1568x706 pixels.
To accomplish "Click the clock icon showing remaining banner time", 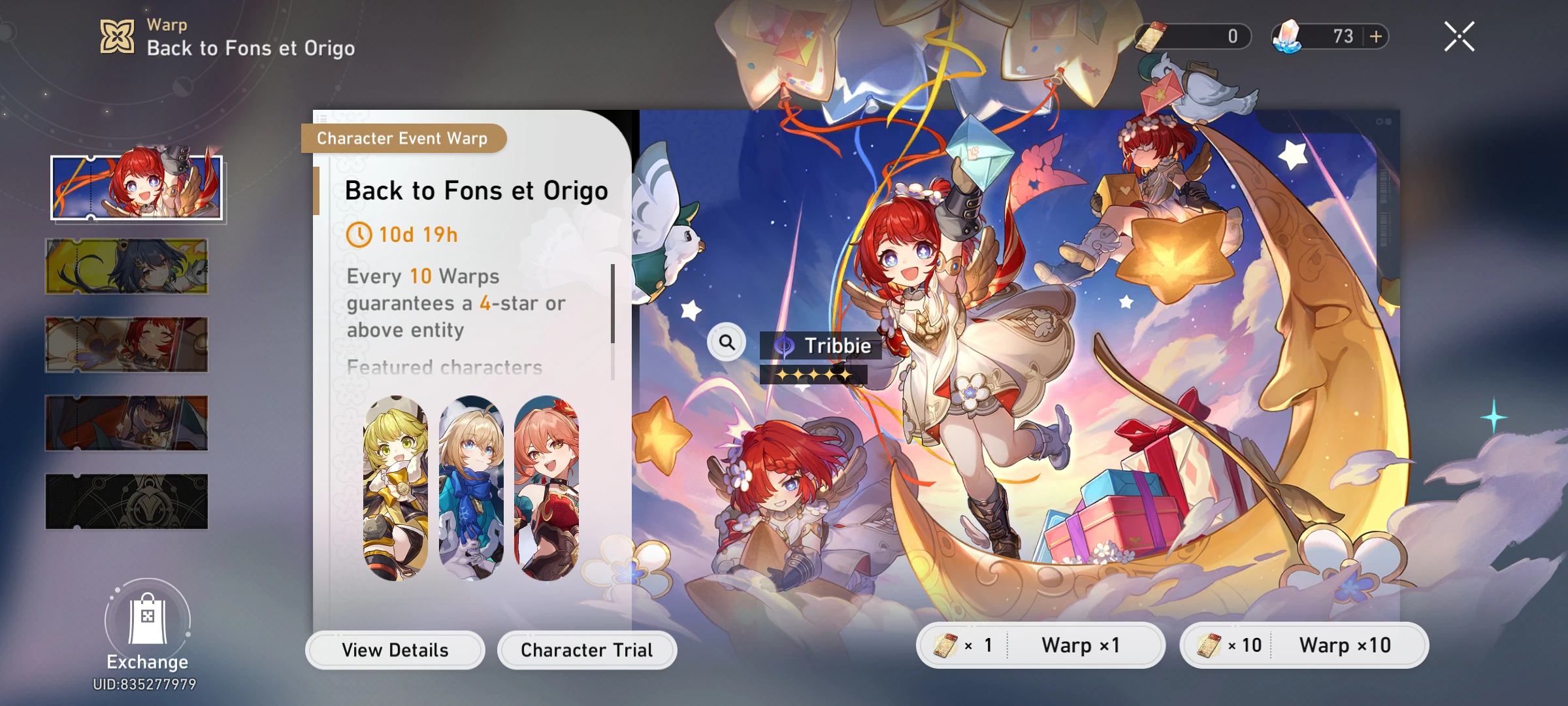I will point(360,234).
